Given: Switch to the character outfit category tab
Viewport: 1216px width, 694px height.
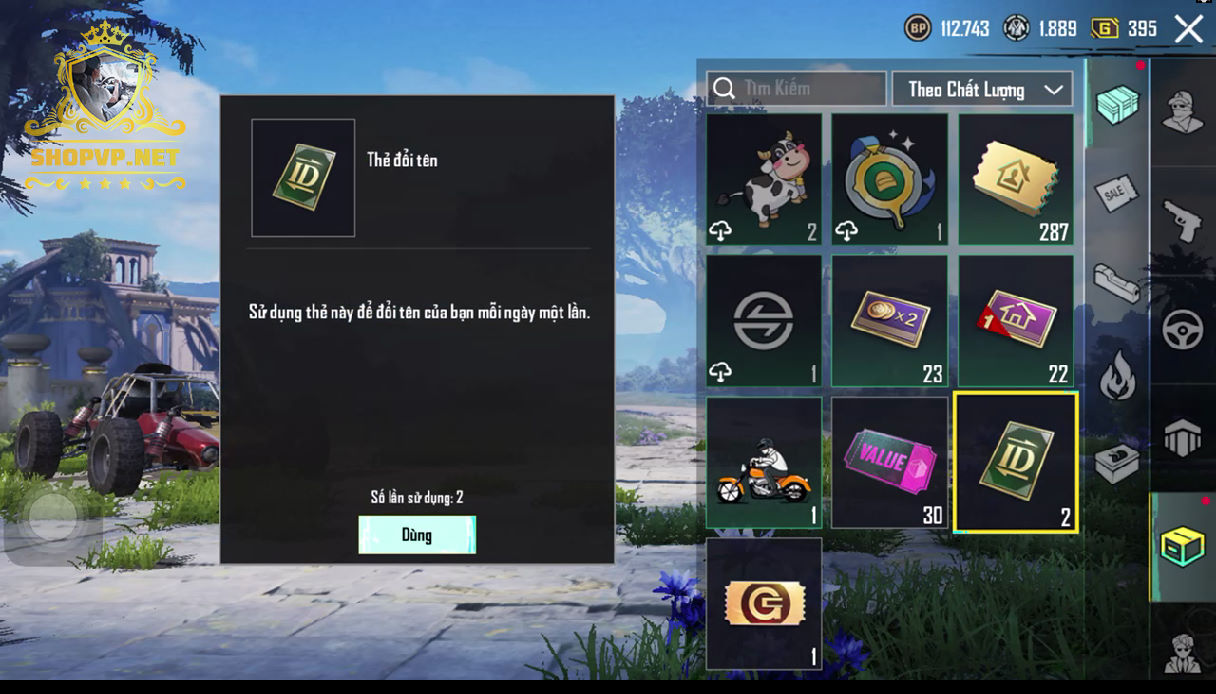Looking at the screenshot, I should [x=1183, y=112].
